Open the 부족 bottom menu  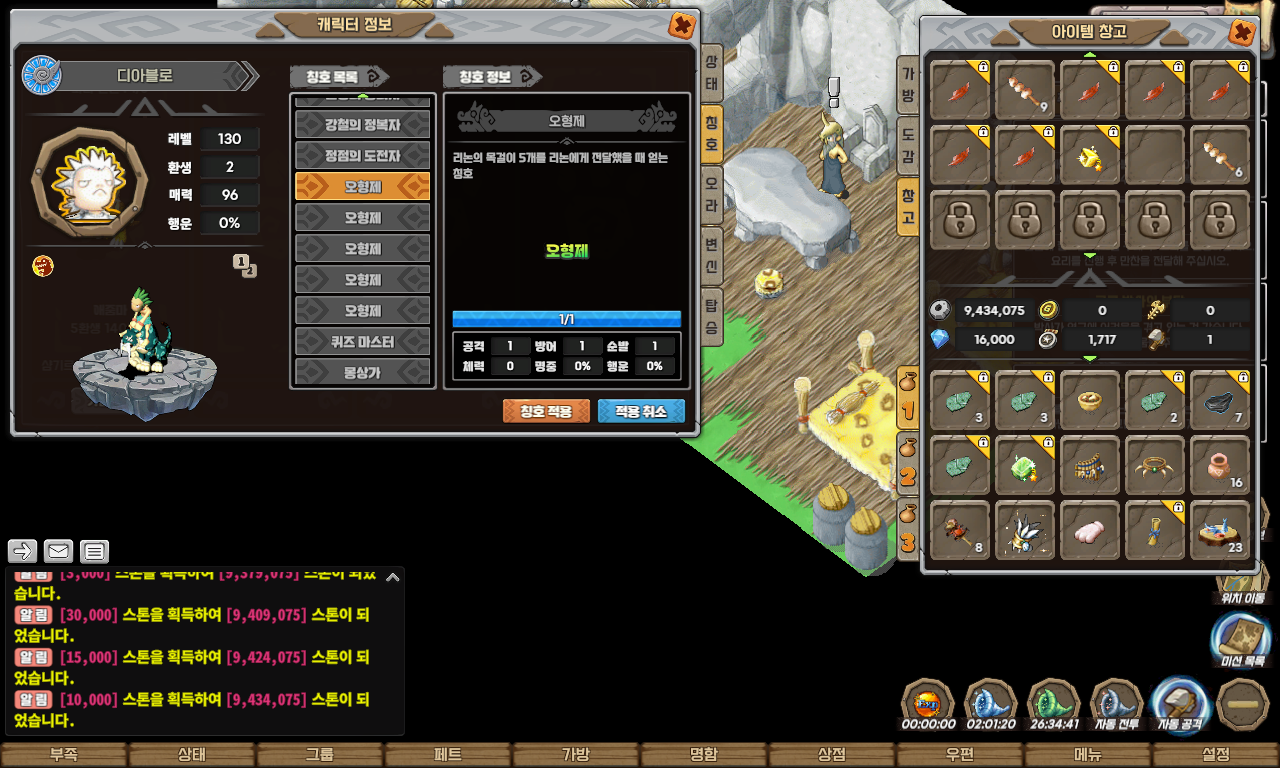pos(64,755)
